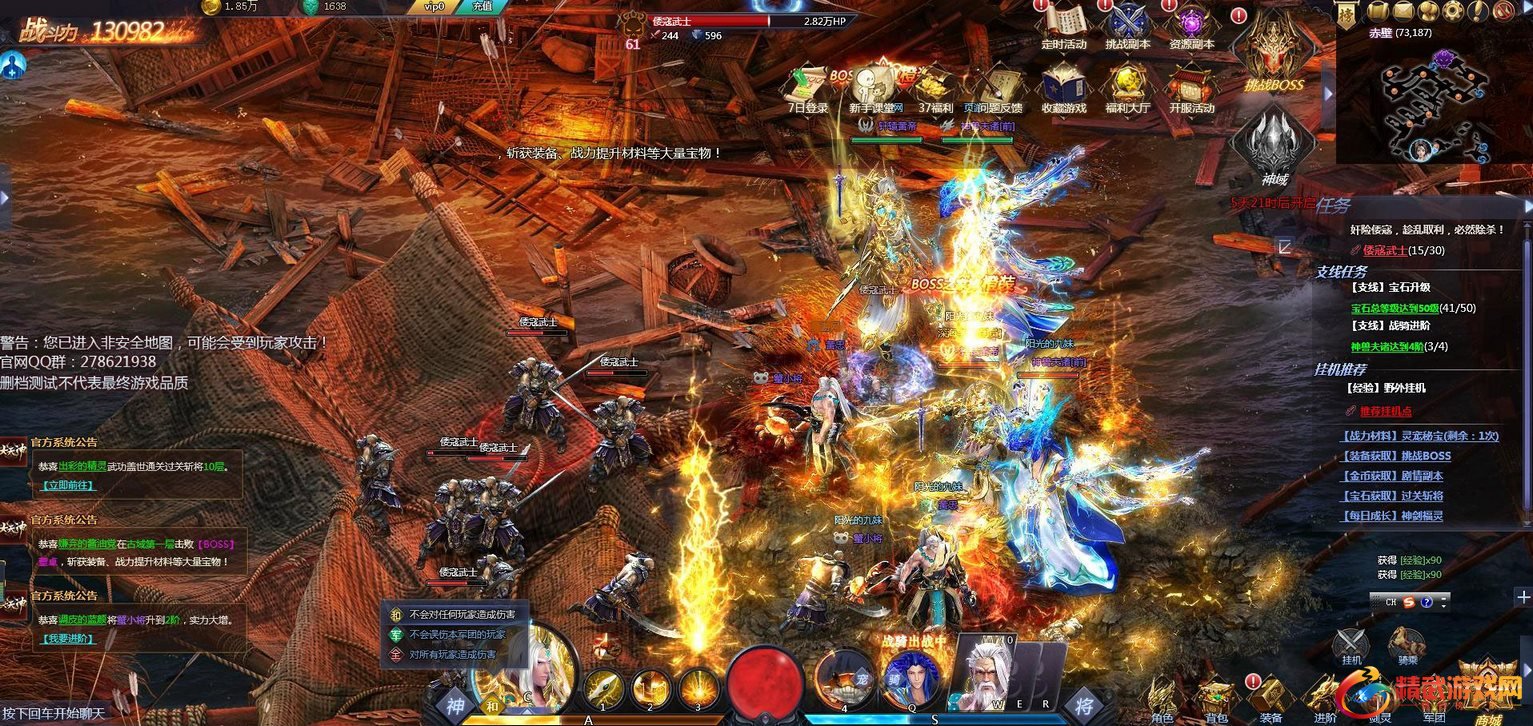Click the 立即前往 link in announcements

(66, 485)
